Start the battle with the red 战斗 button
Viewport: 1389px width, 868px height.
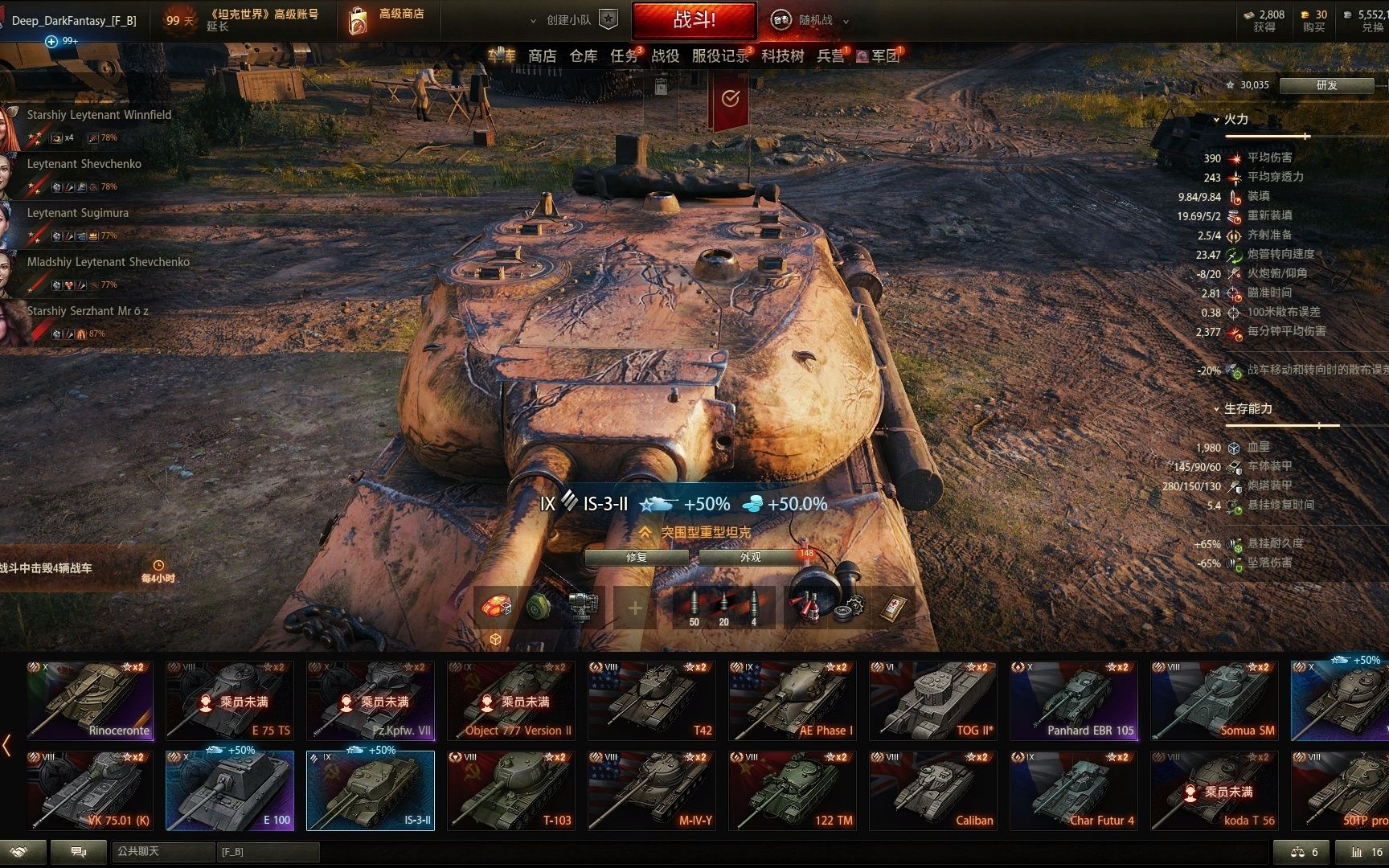tap(694, 20)
